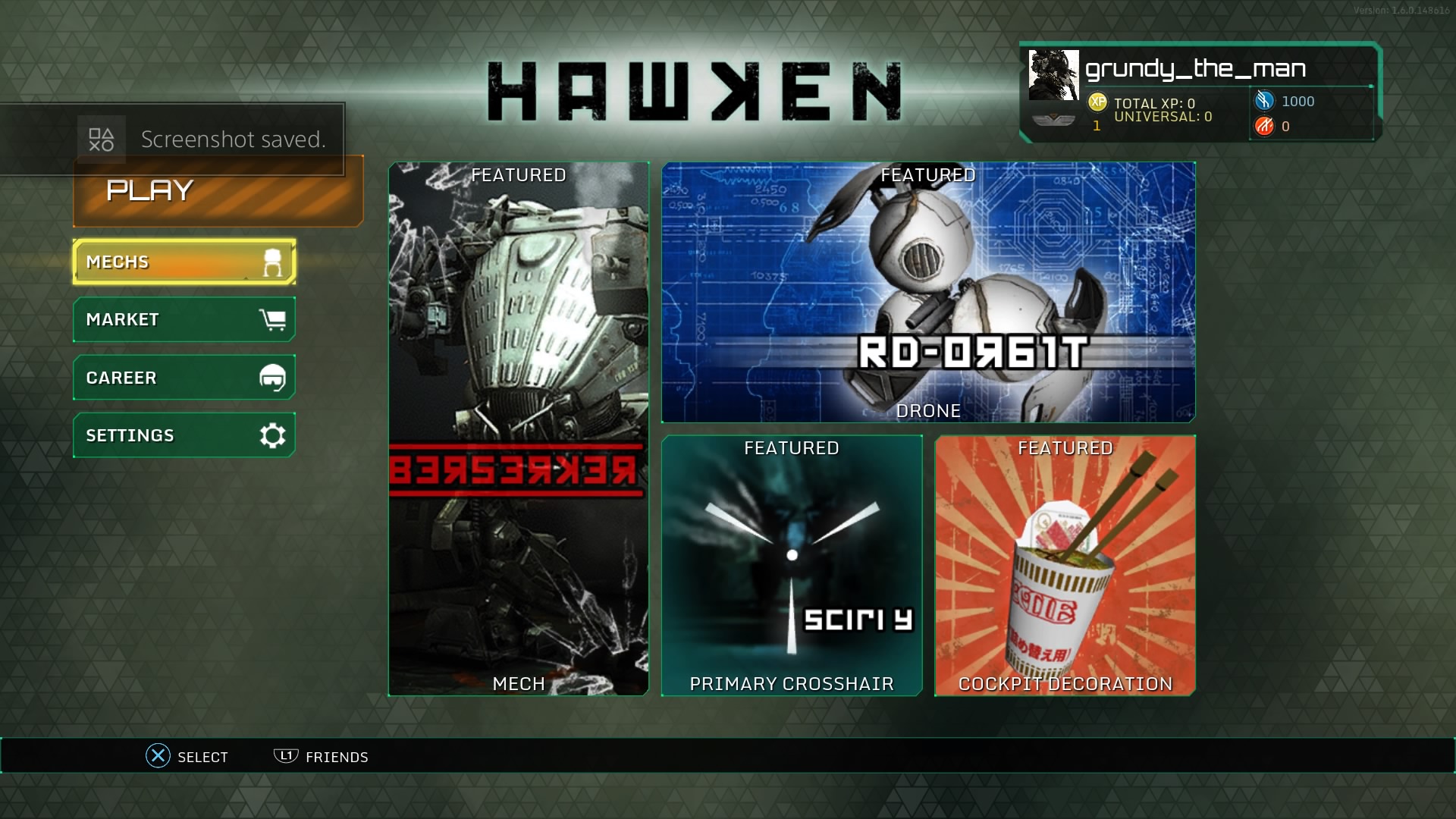Click the L1 button icon next to FRIENDS
The height and width of the screenshot is (819, 1456).
click(284, 756)
